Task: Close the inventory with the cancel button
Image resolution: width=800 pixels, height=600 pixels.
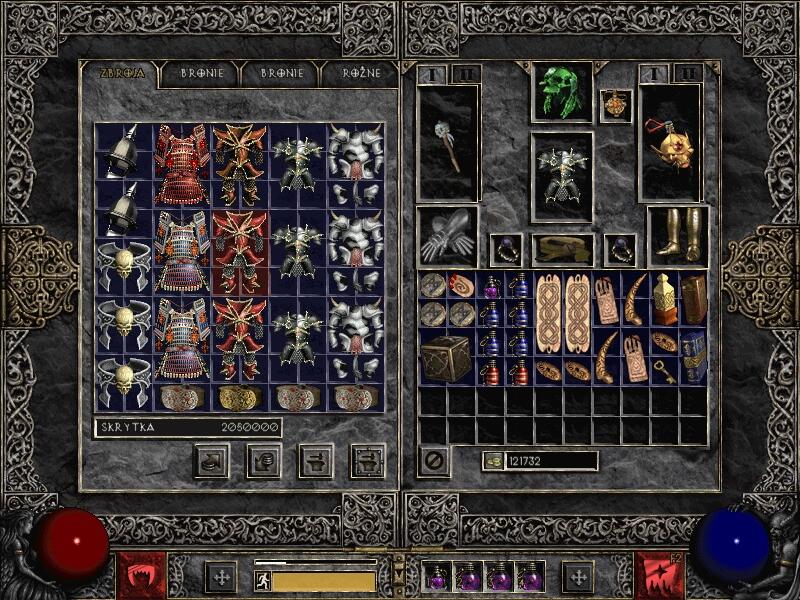Action: pyautogui.click(x=433, y=461)
